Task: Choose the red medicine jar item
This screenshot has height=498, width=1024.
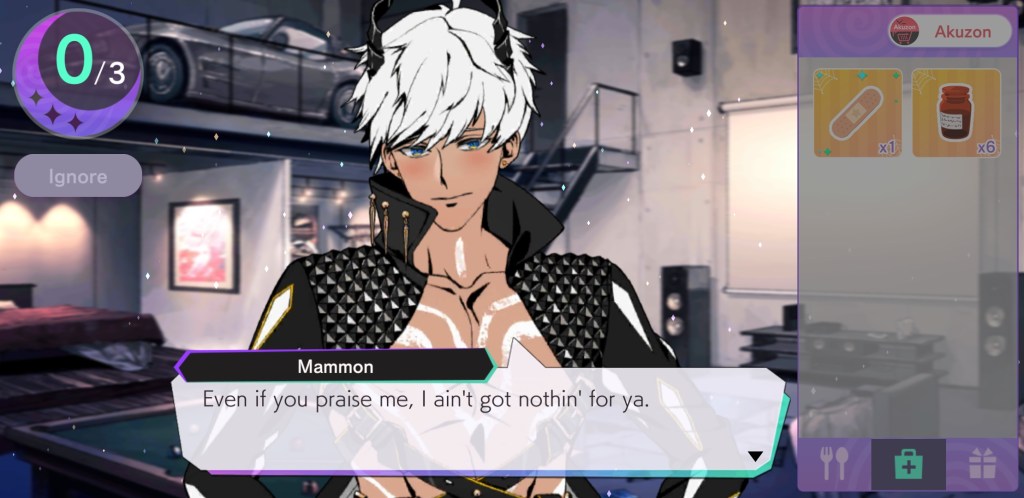Action: 956,113
